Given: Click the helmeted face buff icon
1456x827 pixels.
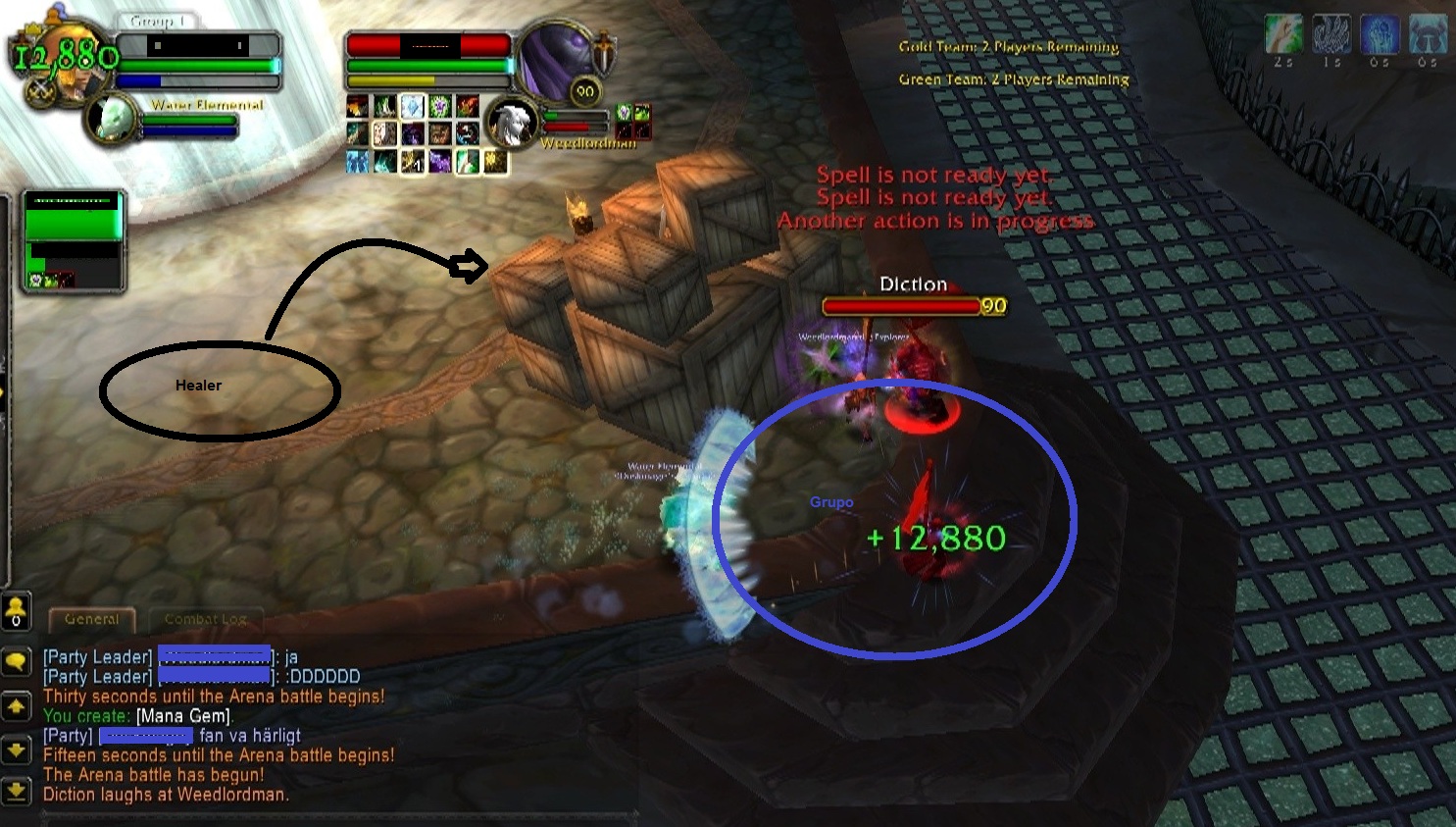Looking at the screenshot, I should pos(1428,34).
